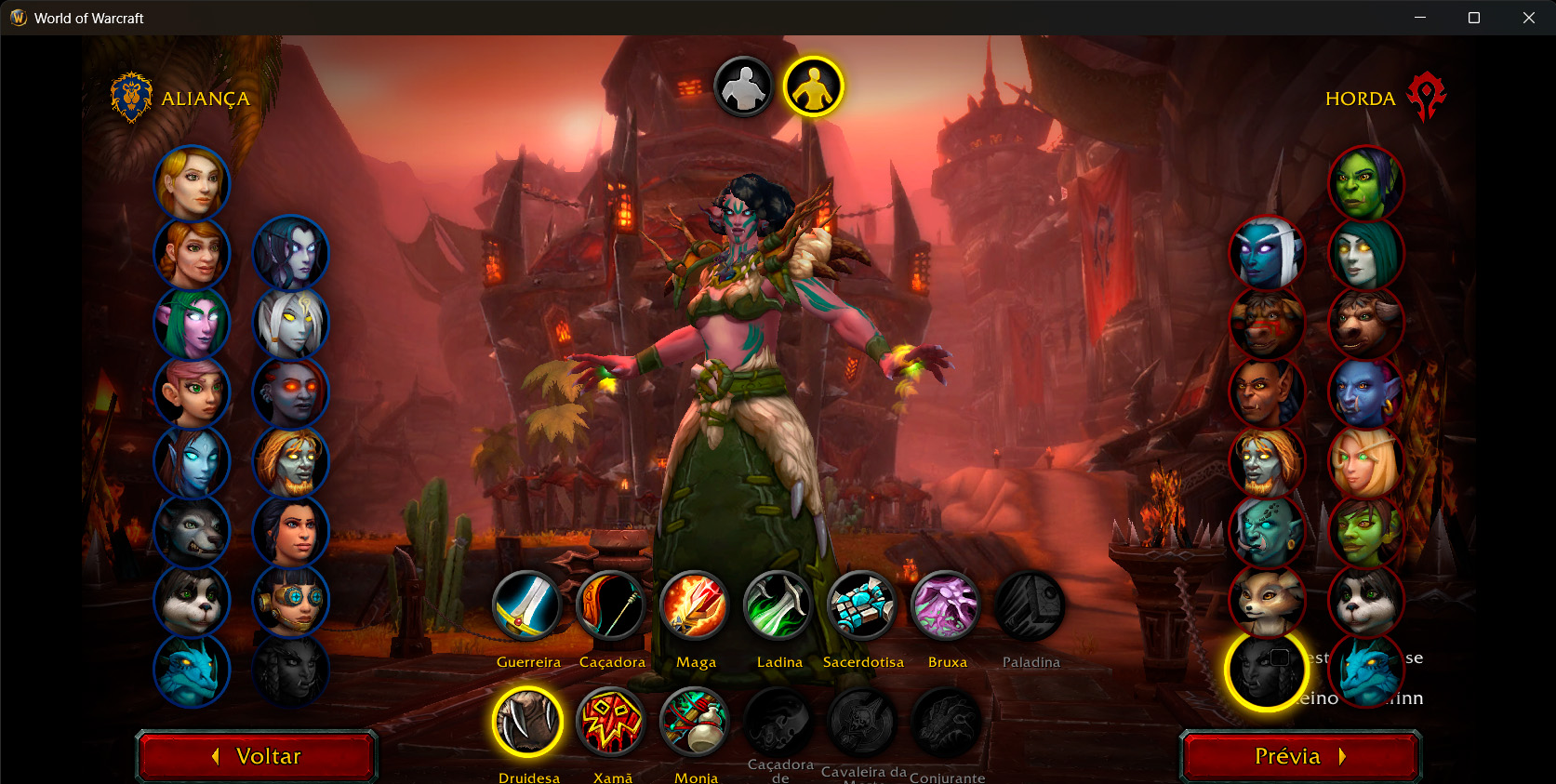Choose the green Orc race portrait
The height and width of the screenshot is (784, 1556).
[x=1365, y=183]
